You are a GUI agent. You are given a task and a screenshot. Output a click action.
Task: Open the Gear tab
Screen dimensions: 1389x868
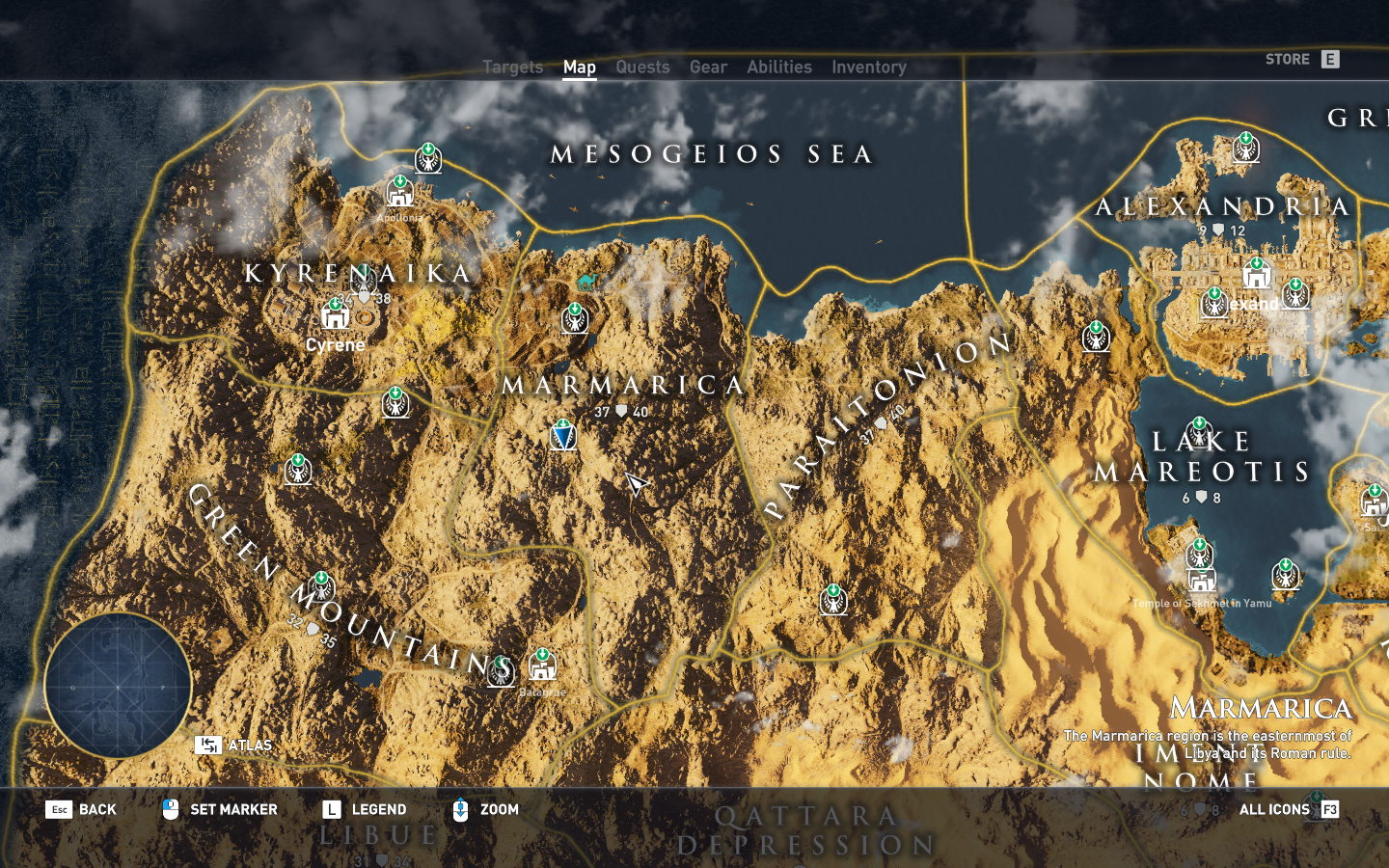pyautogui.click(x=708, y=67)
